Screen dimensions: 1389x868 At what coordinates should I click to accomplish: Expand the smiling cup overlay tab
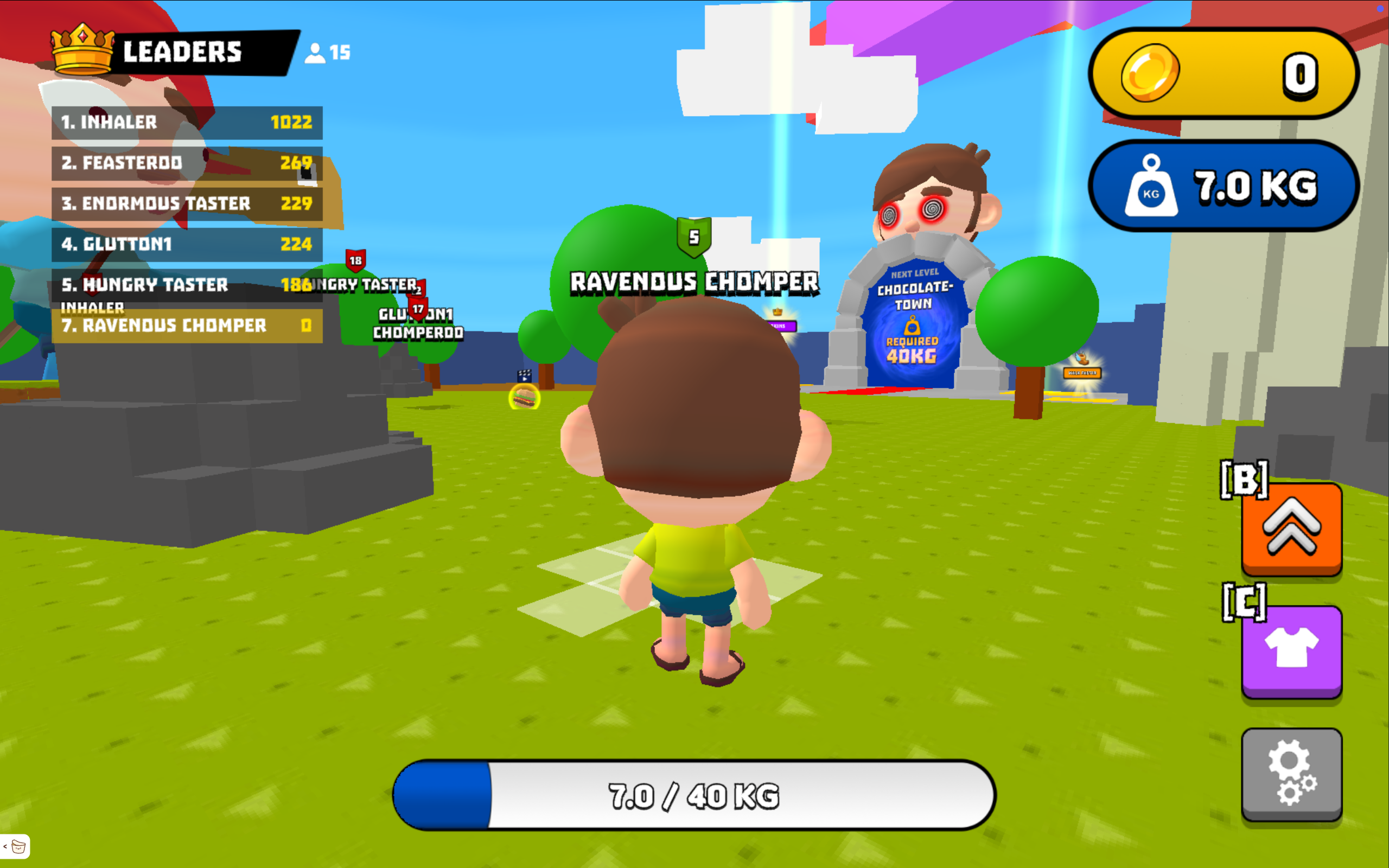pyautogui.click(x=16, y=846)
